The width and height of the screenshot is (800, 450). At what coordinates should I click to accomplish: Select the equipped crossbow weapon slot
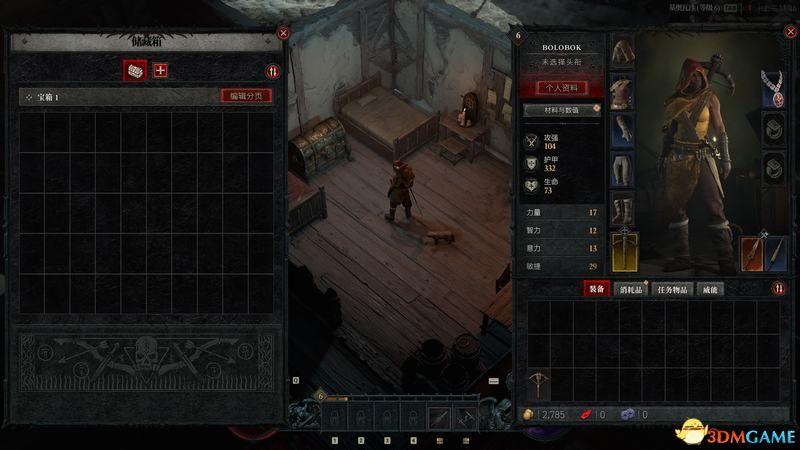click(x=624, y=250)
